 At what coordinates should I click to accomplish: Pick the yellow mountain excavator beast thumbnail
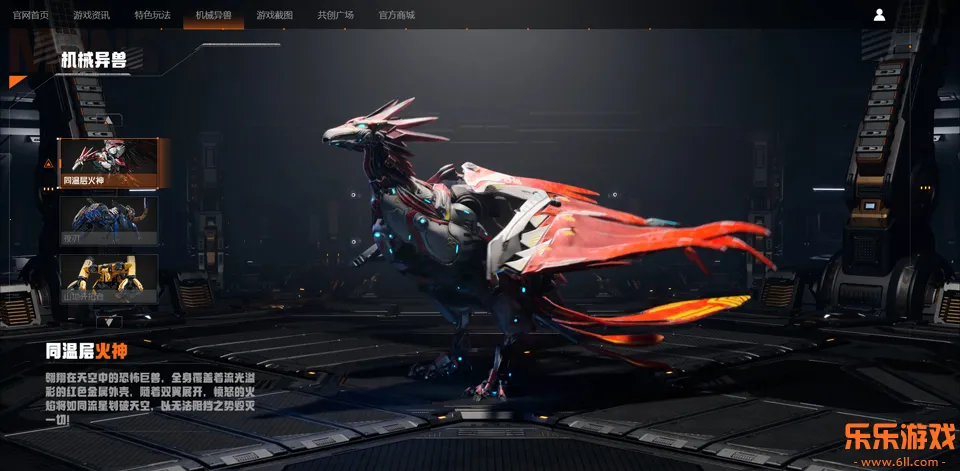[108, 278]
